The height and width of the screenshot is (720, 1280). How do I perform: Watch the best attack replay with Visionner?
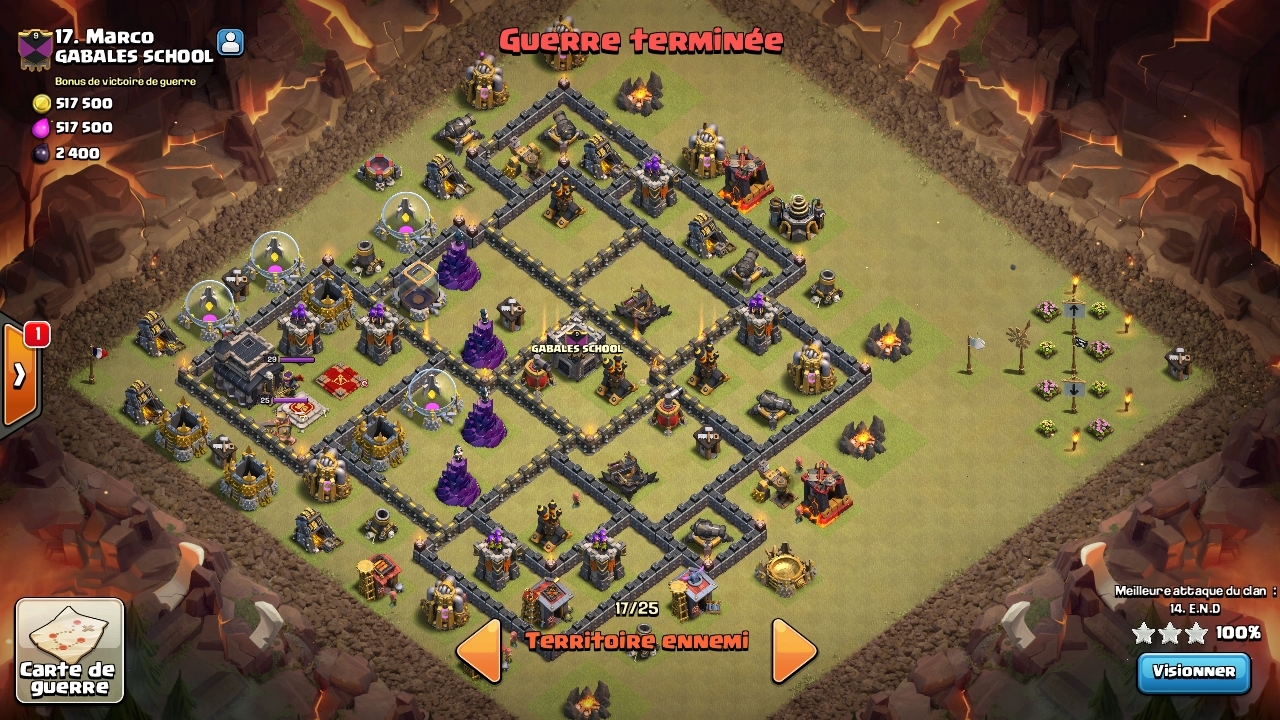[x=1193, y=672]
